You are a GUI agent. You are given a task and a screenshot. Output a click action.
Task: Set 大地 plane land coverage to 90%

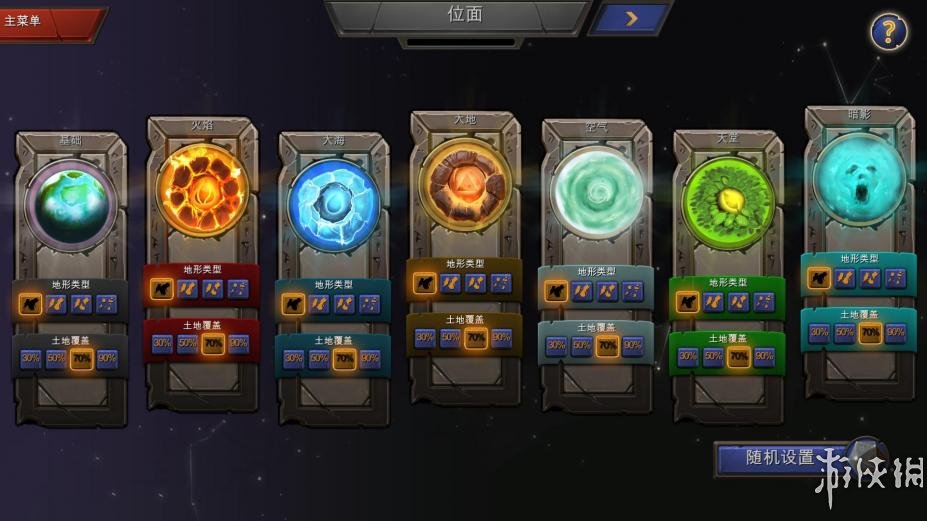click(x=501, y=338)
